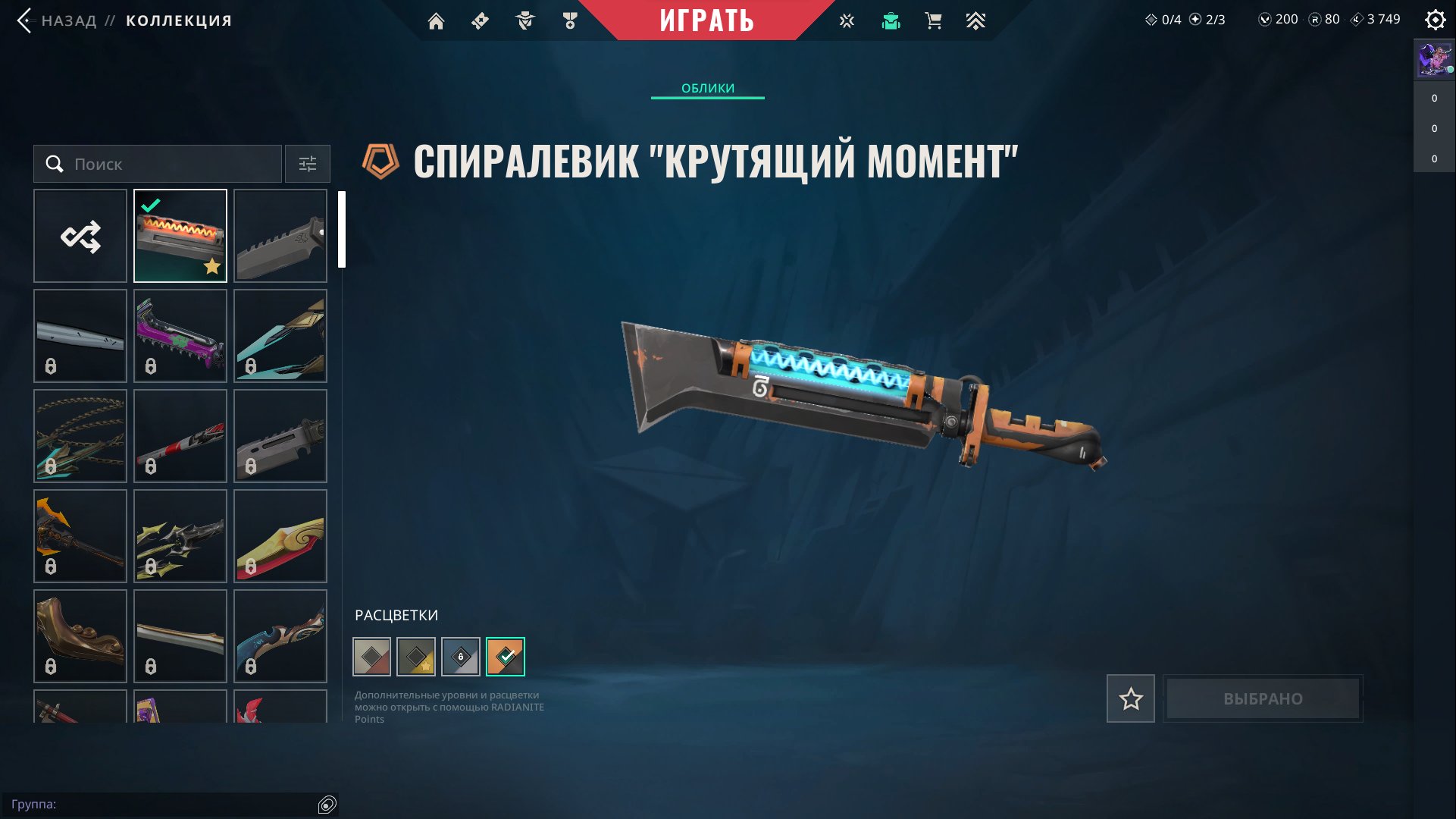Switch to the ОБЛИКИ tab
Viewport: 1456px width, 819px height.
tap(707, 88)
